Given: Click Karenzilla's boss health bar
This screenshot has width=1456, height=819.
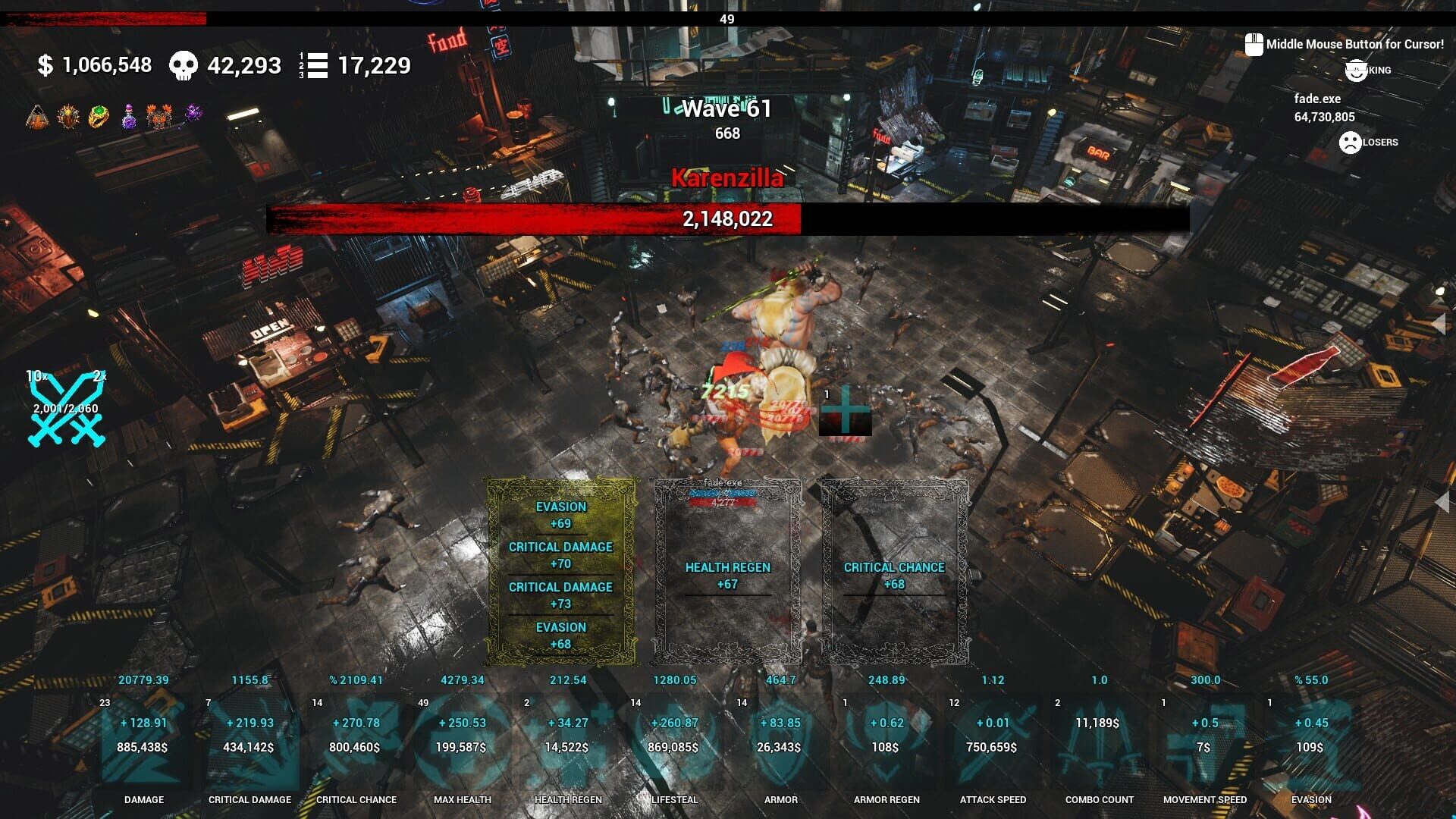Looking at the screenshot, I should (726, 219).
